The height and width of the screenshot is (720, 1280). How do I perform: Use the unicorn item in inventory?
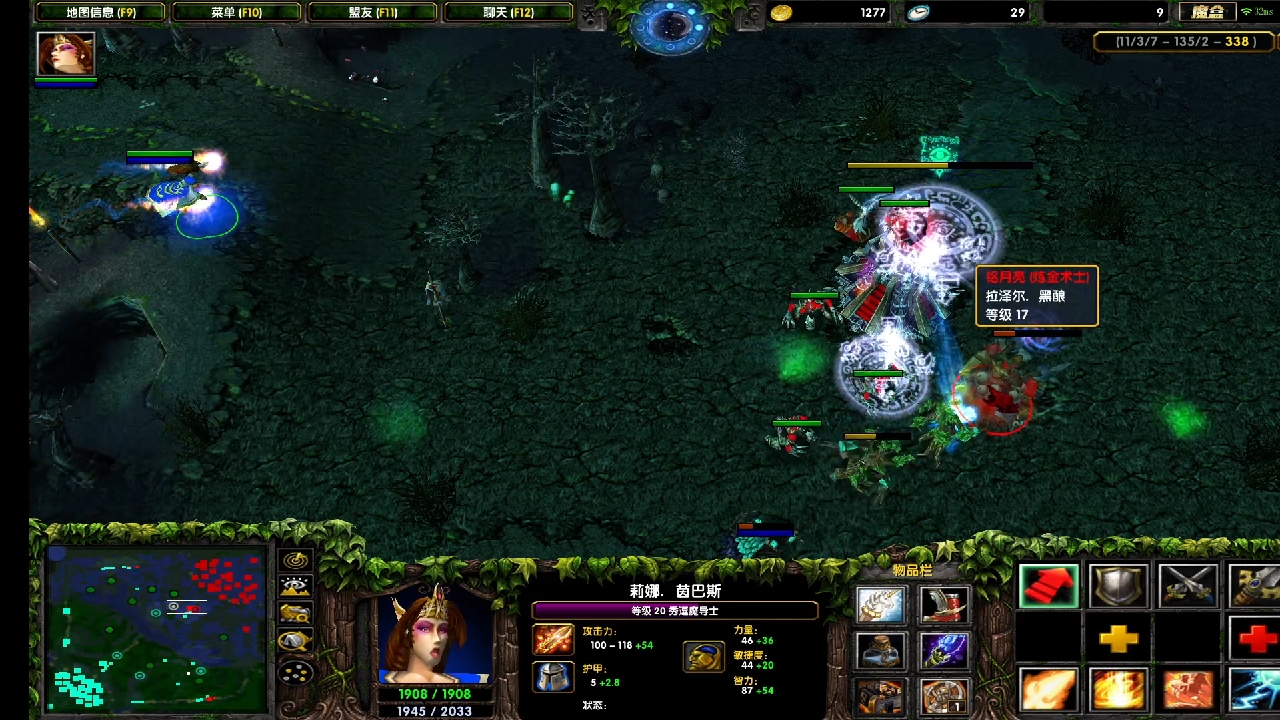(881, 604)
